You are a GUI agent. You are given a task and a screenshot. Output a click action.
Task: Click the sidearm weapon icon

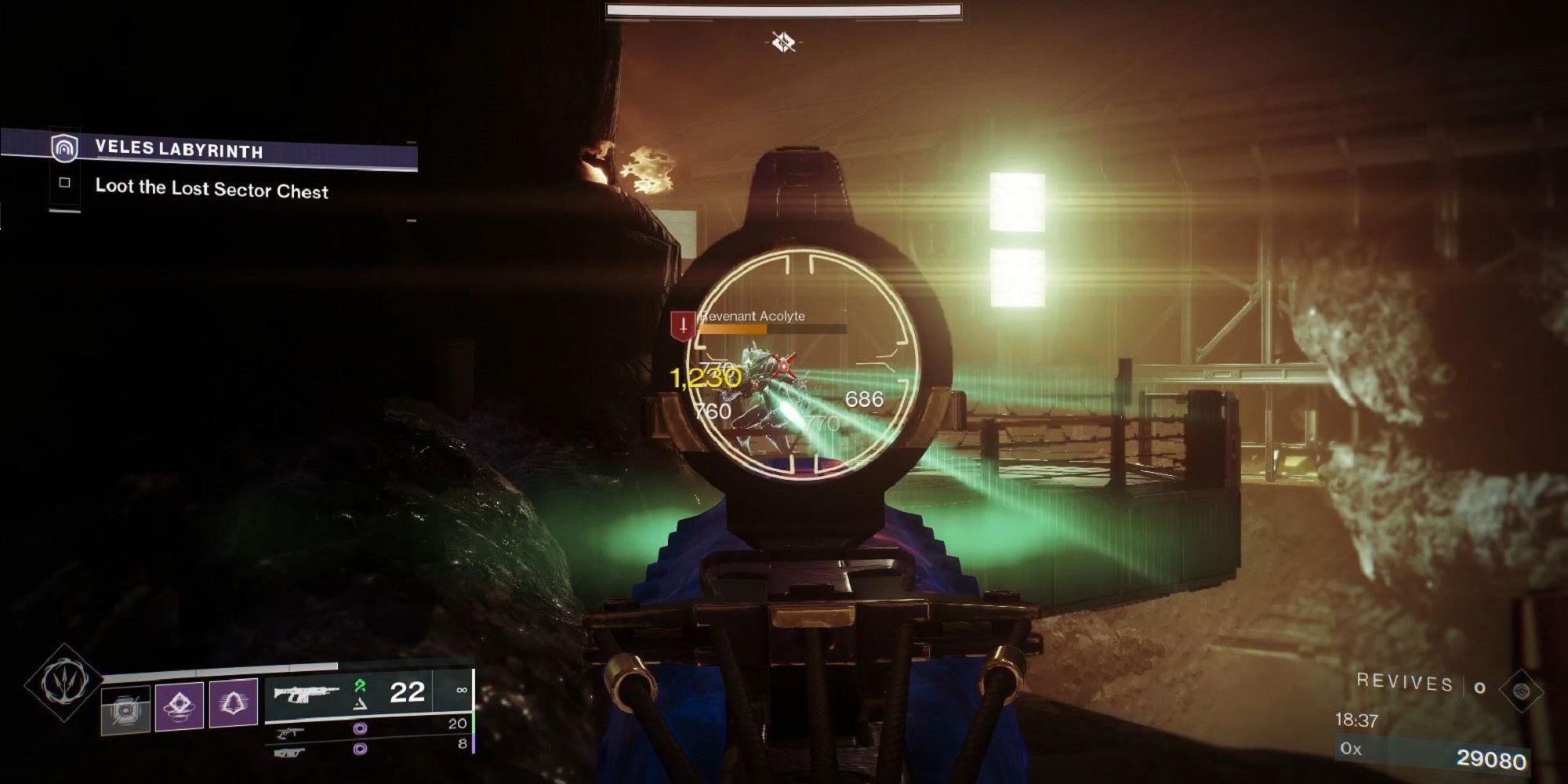(x=293, y=732)
